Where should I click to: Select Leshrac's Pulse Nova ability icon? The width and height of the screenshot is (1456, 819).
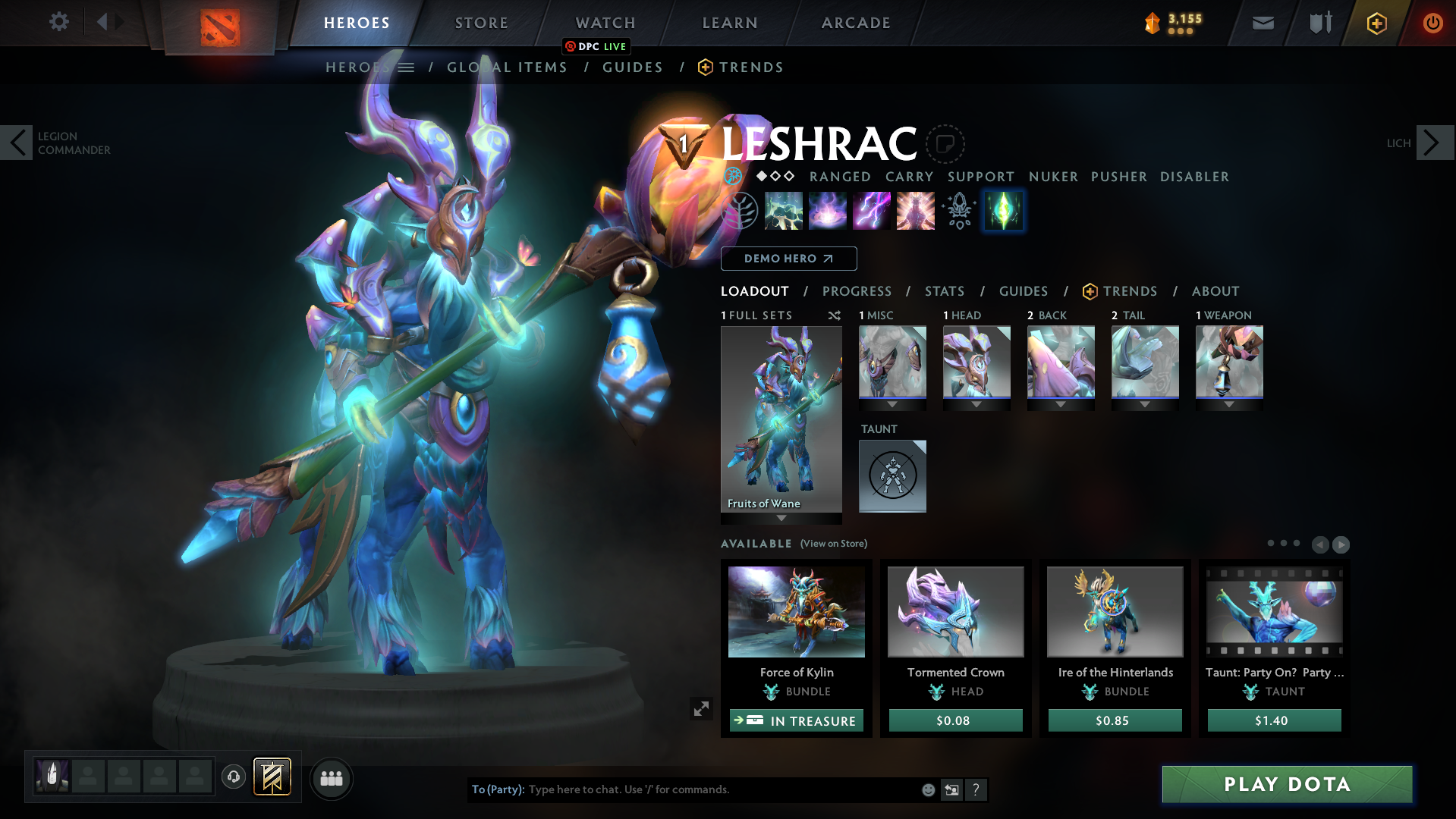[x=915, y=211]
